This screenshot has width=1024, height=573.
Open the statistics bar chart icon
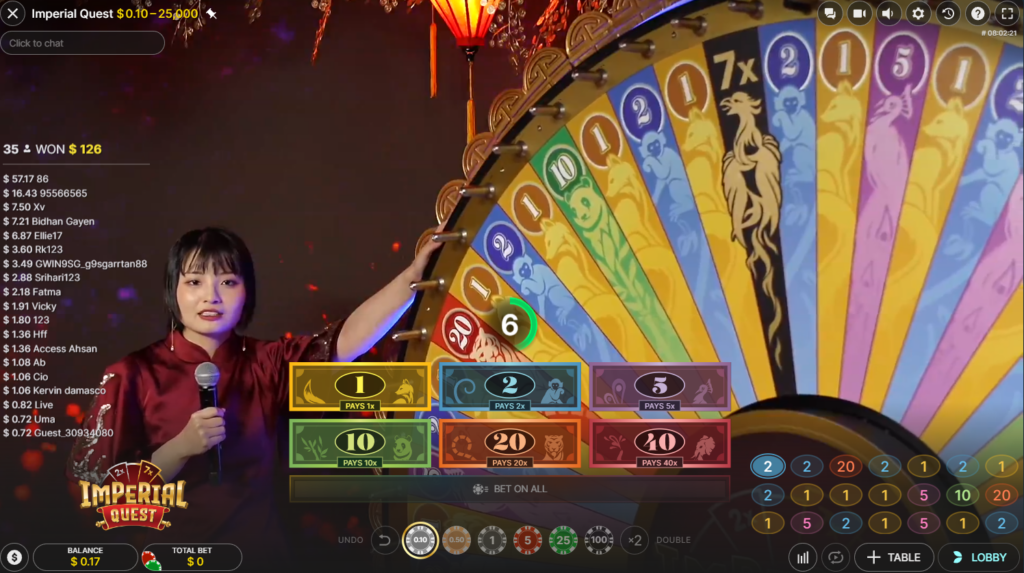[802, 557]
